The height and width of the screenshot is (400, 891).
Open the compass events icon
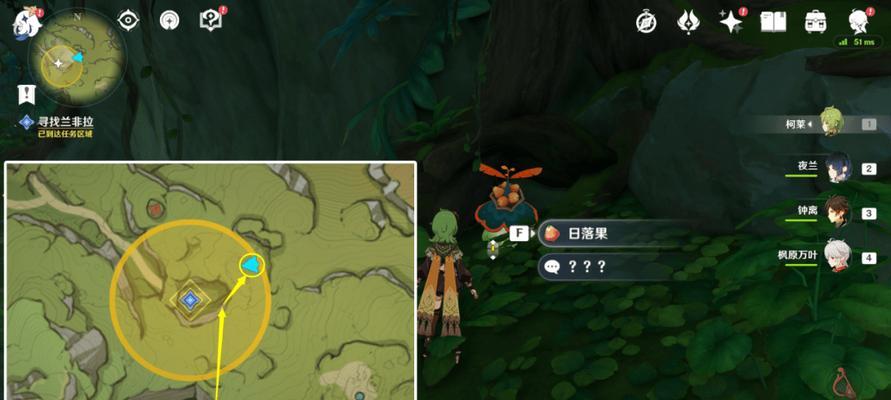646,20
